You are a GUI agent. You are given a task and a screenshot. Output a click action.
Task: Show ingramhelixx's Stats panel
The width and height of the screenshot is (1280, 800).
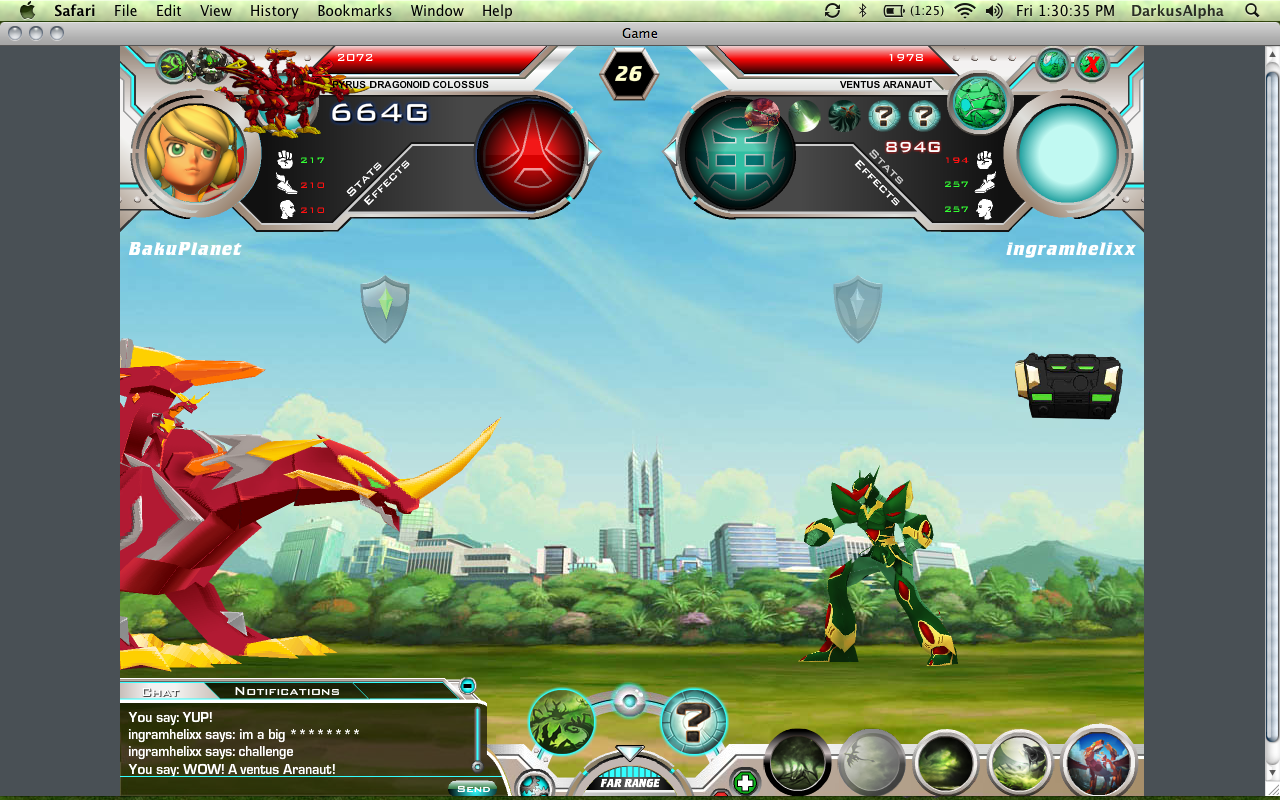pos(886,166)
